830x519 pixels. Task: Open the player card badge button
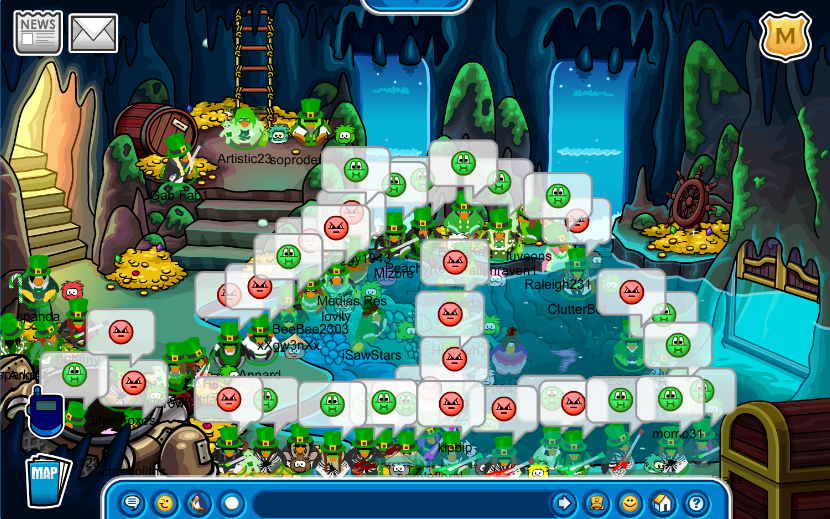[x=597, y=503]
